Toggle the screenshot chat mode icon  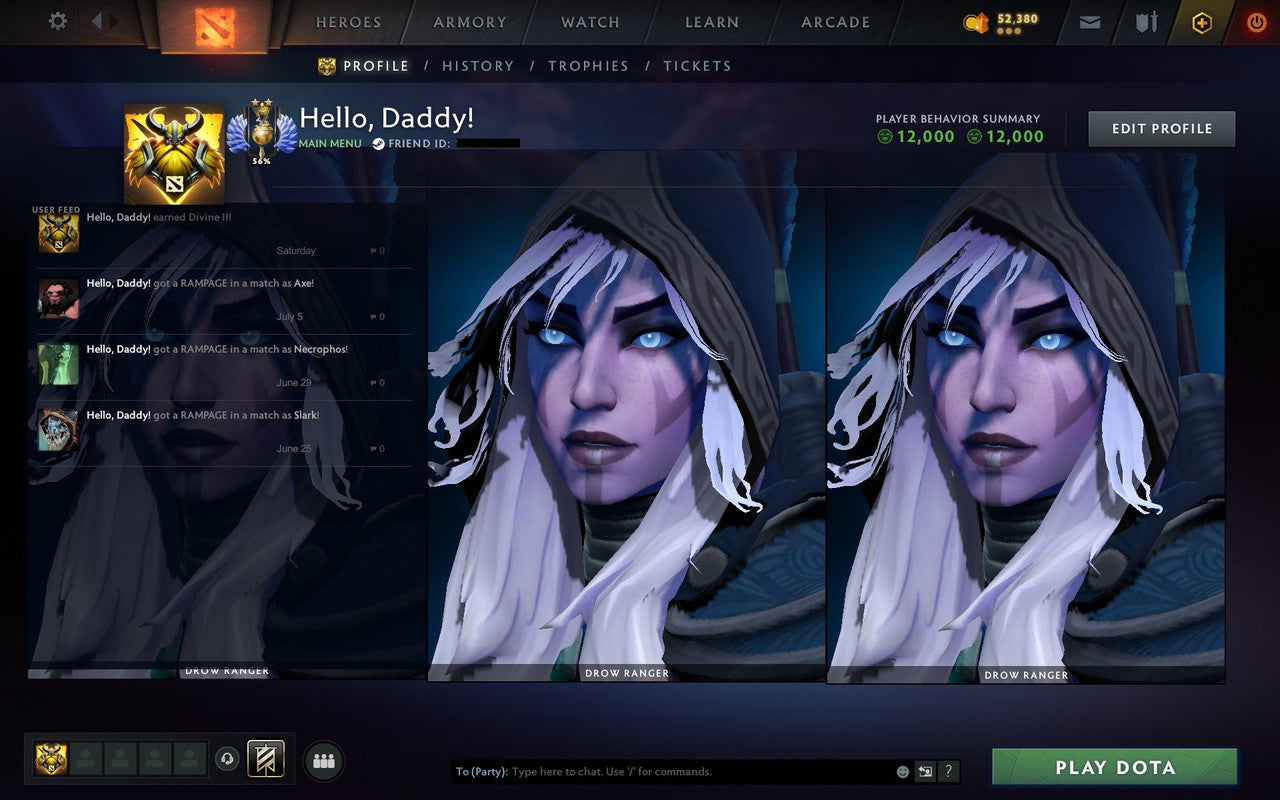pos(925,771)
